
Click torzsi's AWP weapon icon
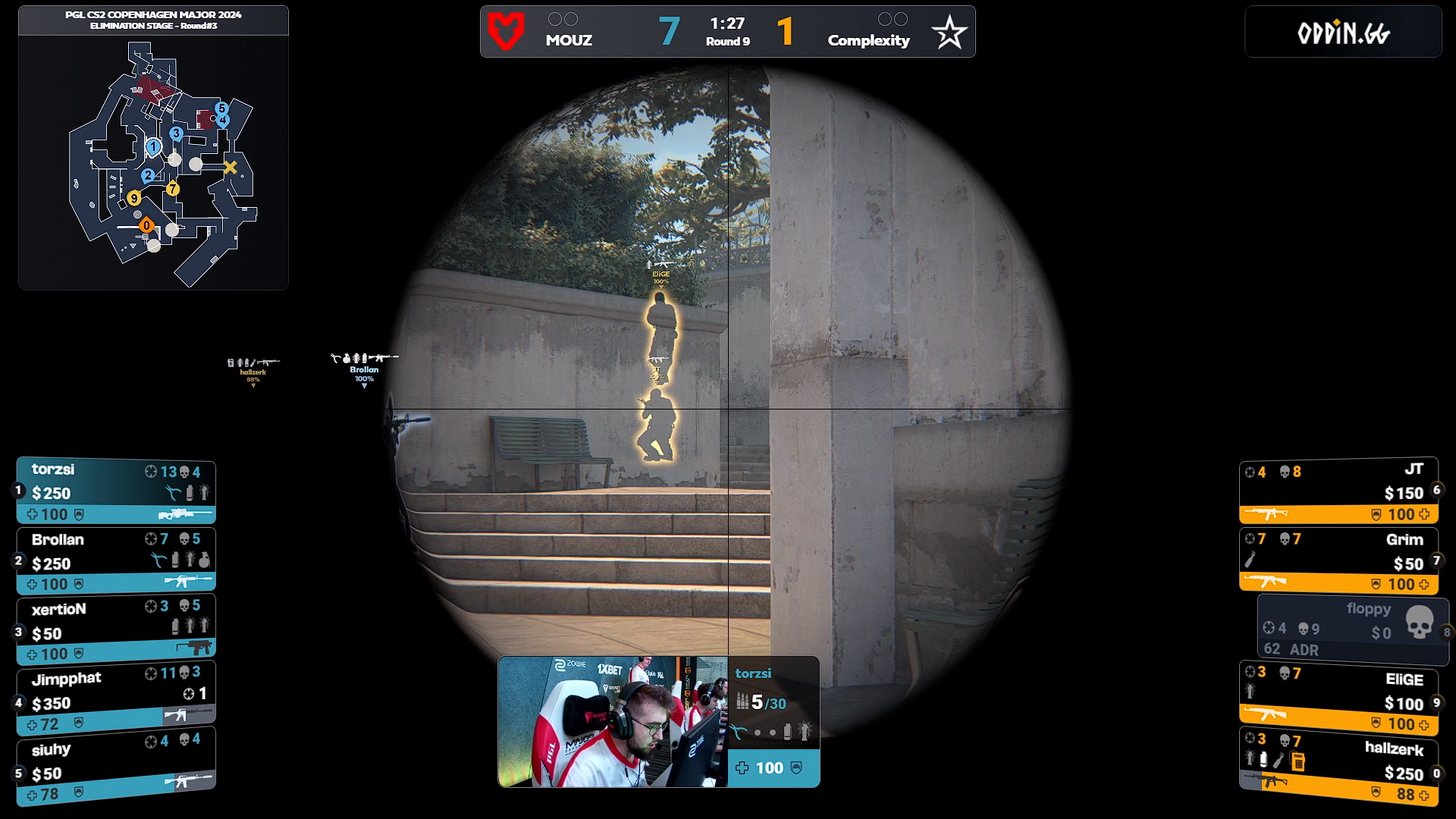(x=184, y=514)
